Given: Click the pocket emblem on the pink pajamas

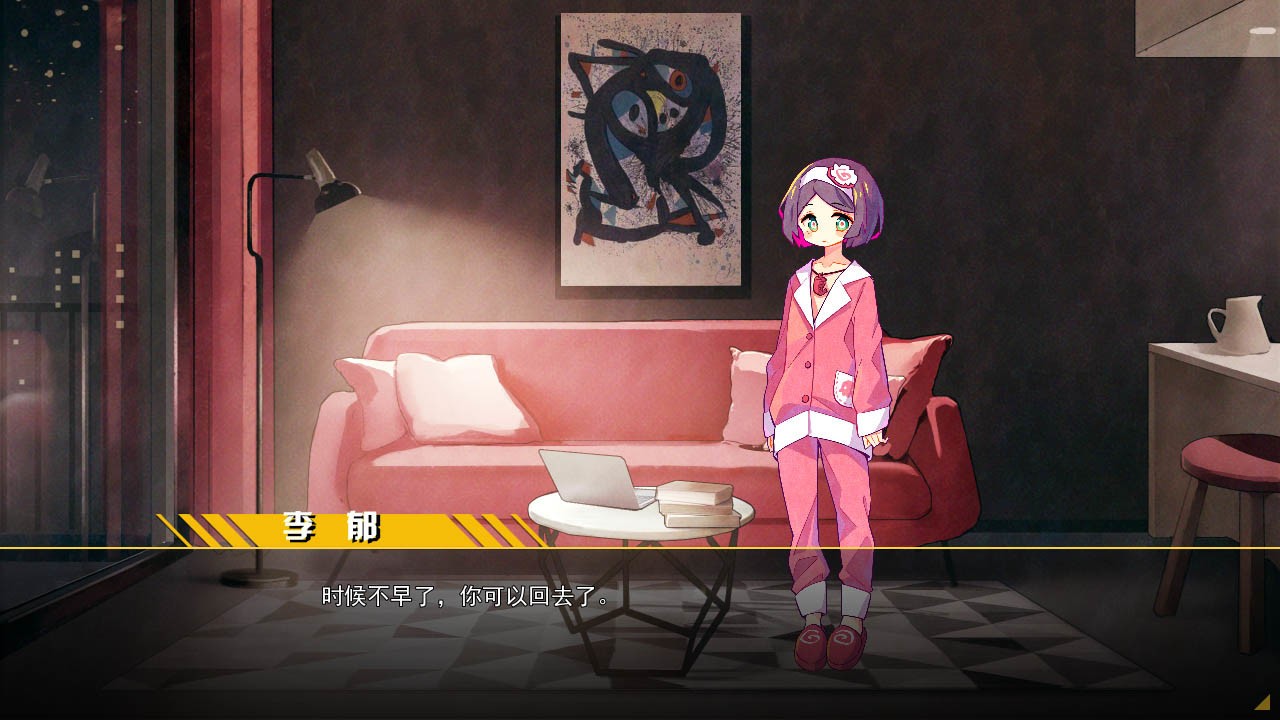Looking at the screenshot, I should coord(845,388).
